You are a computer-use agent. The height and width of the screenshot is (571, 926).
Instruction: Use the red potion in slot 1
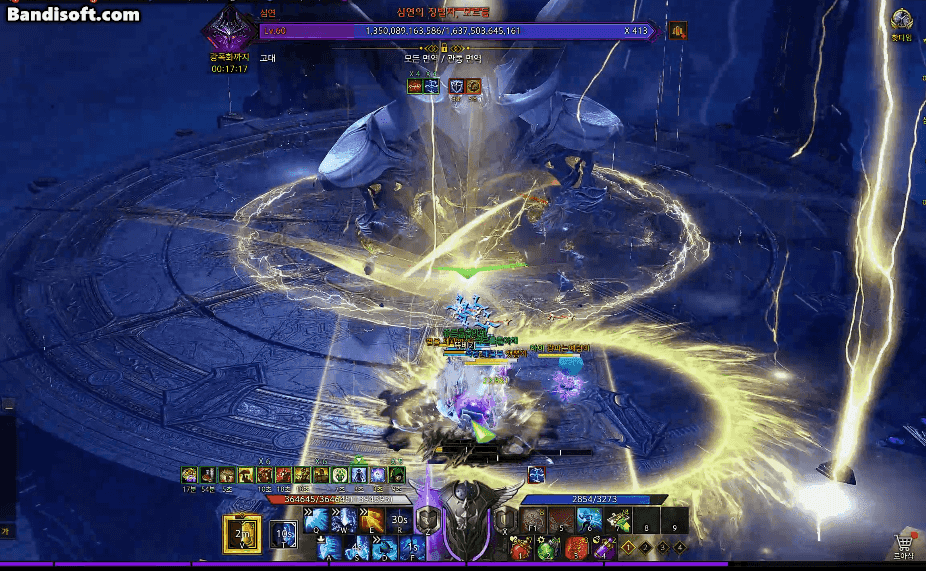pos(520,547)
